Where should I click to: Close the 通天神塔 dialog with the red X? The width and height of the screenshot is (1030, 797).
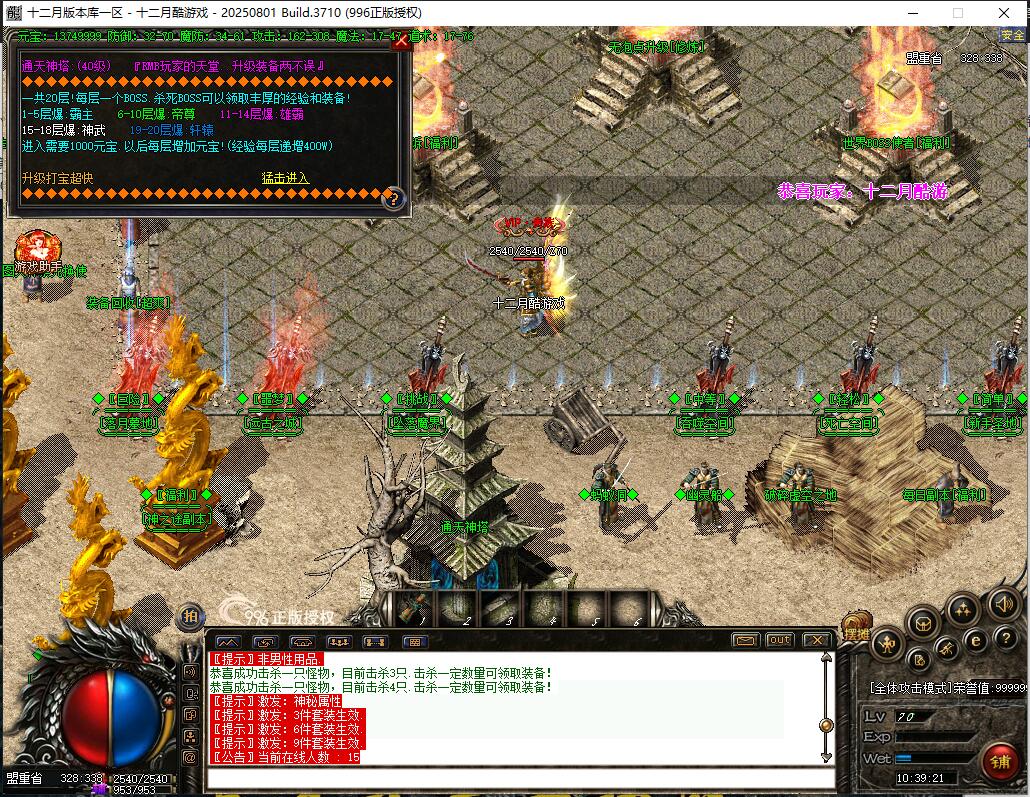click(401, 42)
